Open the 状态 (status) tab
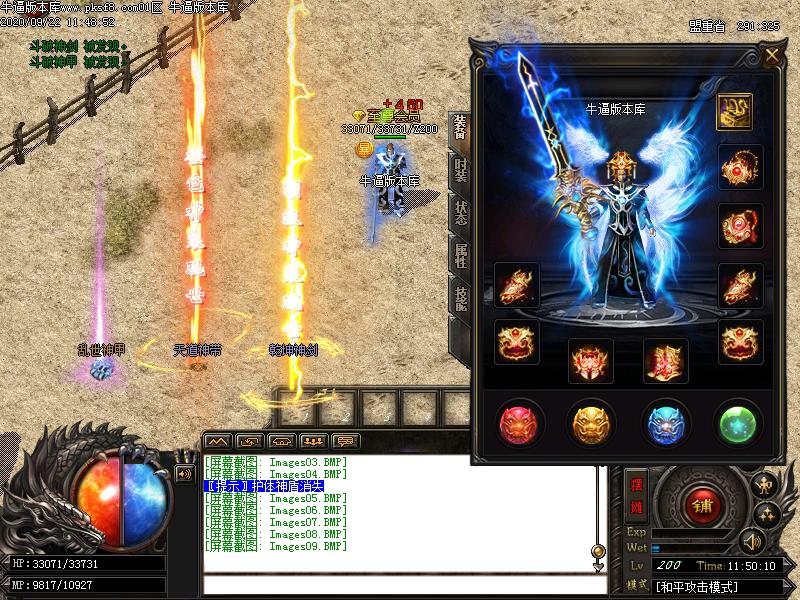This screenshot has height=600, width=800. tap(460, 213)
